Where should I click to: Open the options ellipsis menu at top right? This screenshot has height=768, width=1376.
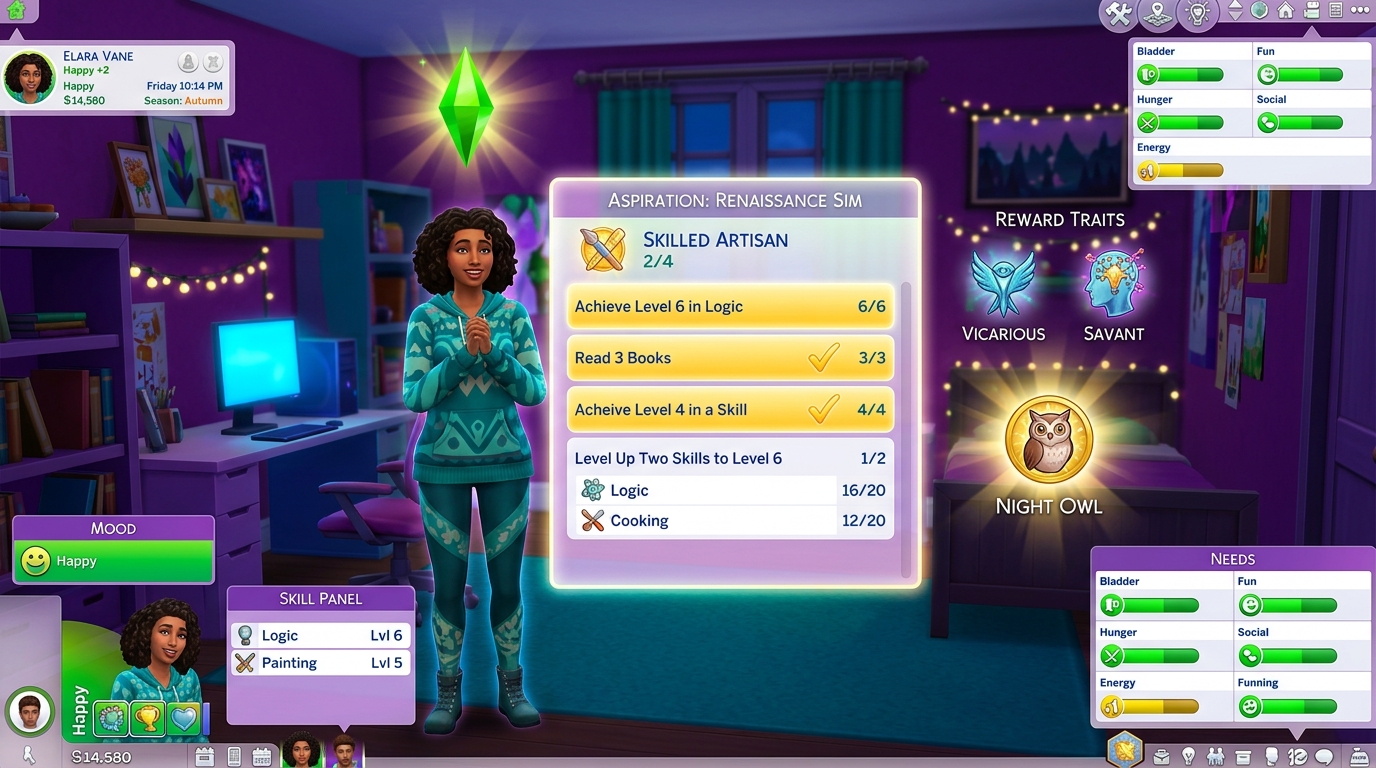[1360, 13]
